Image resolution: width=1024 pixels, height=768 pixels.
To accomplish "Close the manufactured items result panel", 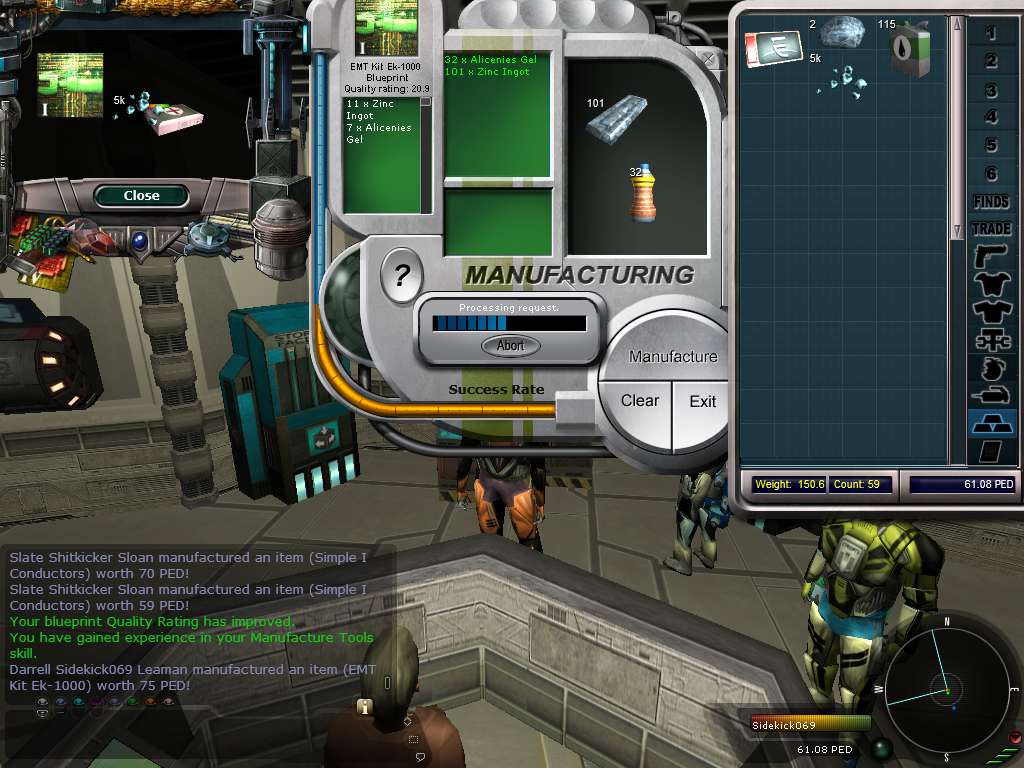I will pyautogui.click(x=141, y=196).
